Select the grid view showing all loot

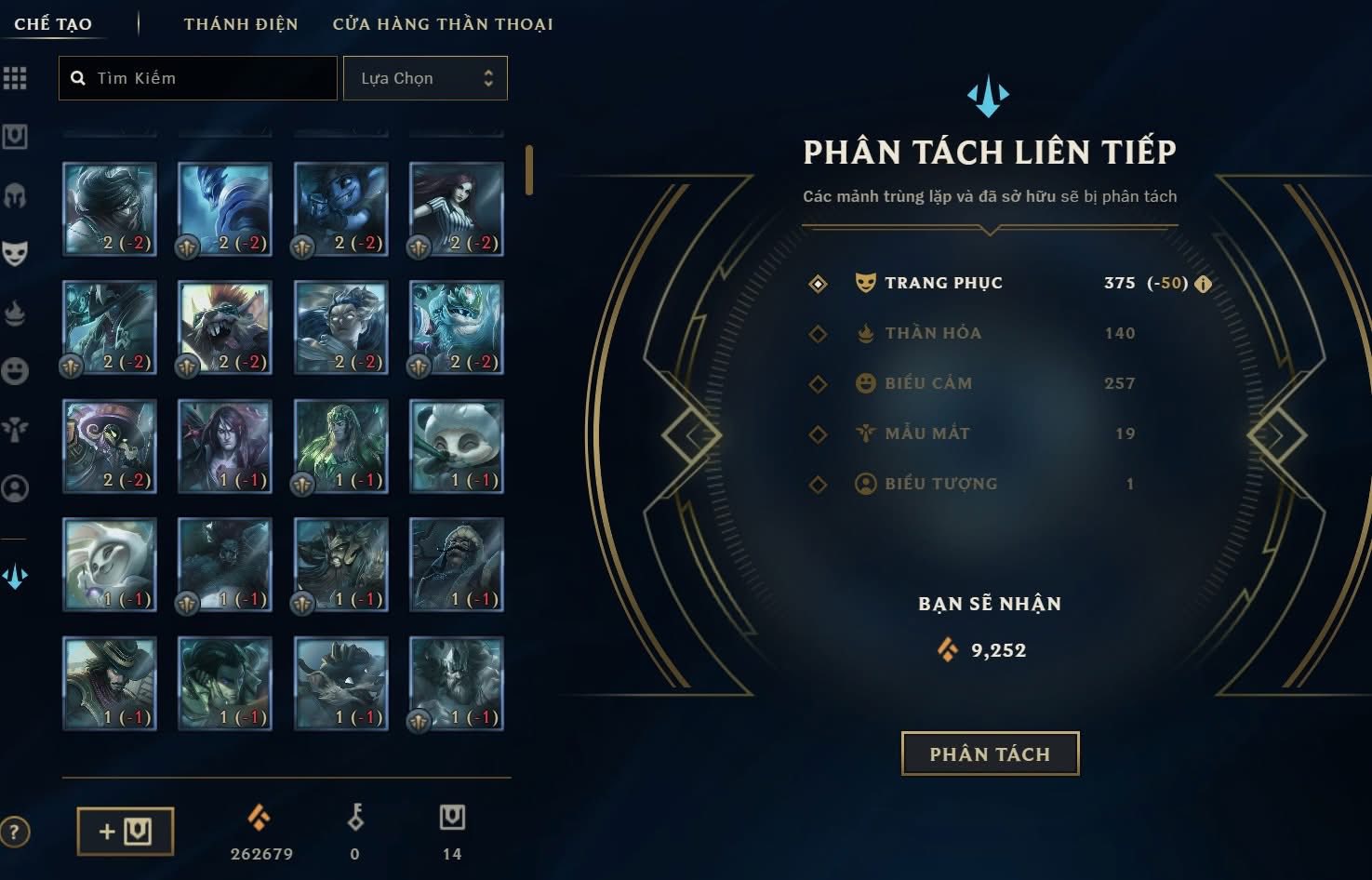coord(15,78)
